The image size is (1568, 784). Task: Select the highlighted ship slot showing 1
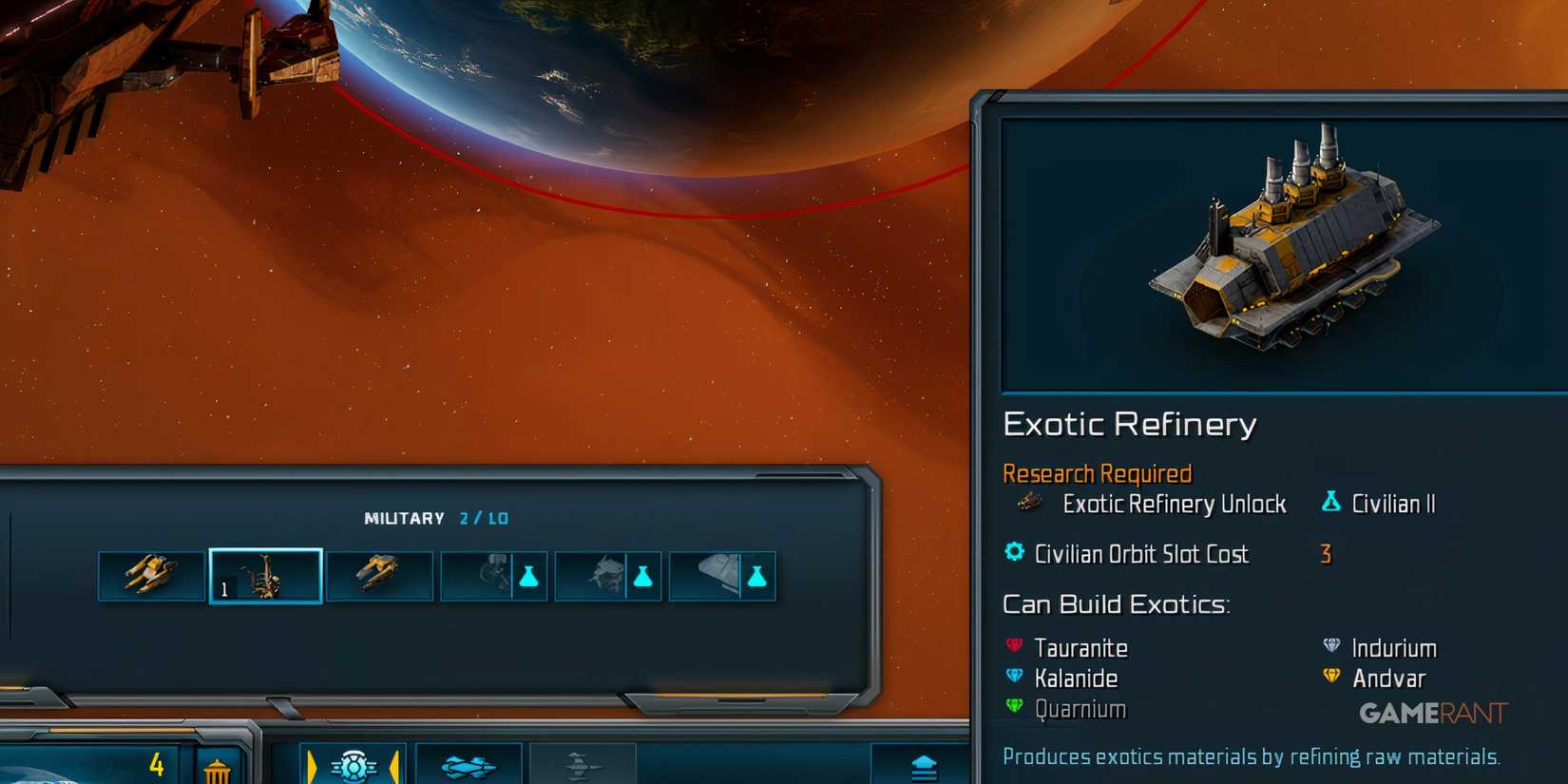pos(266,575)
